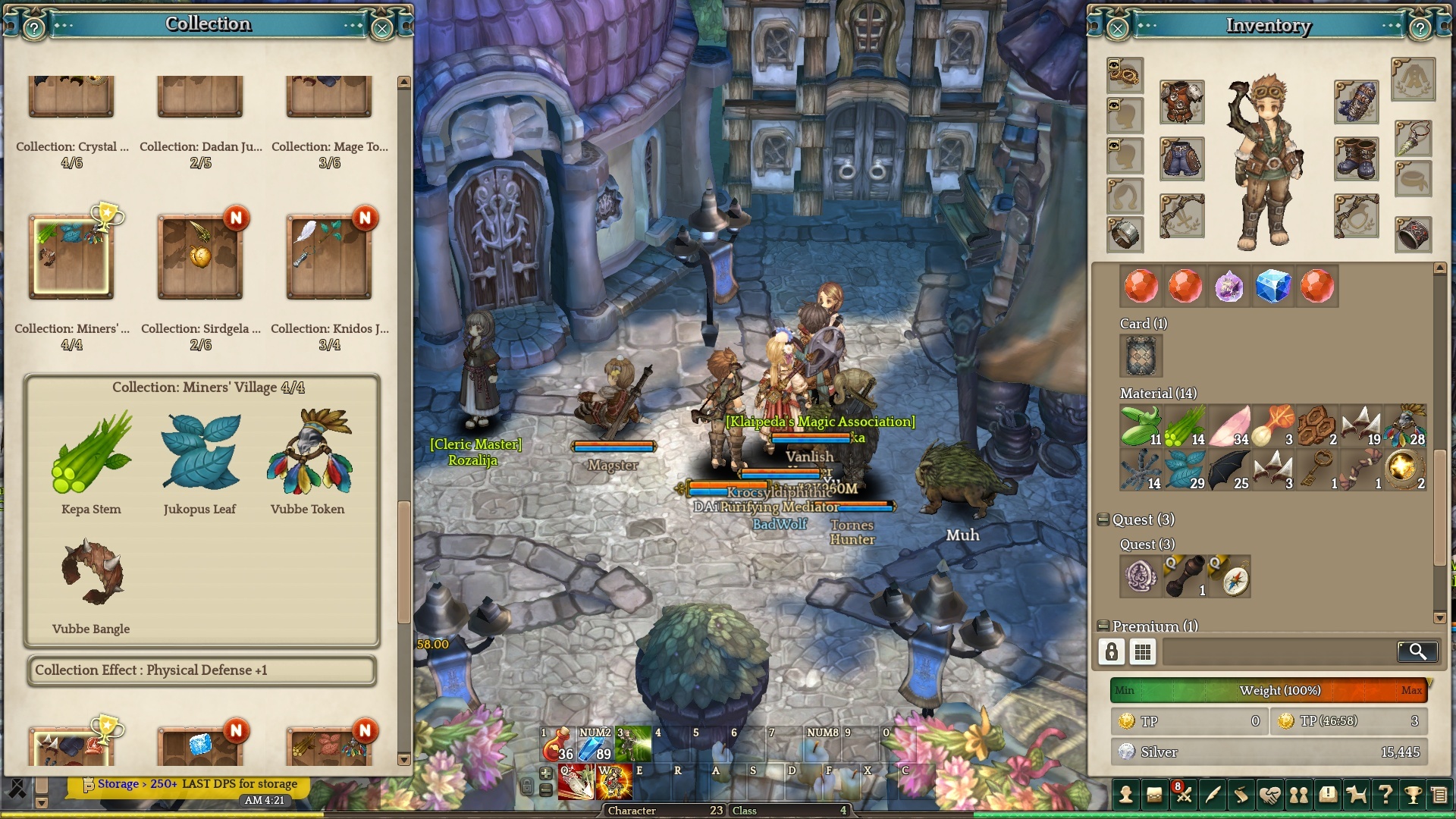The width and height of the screenshot is (1456, 819).
Task: Open the Sirdgela collection box
Action: click(x=200, y=257)
